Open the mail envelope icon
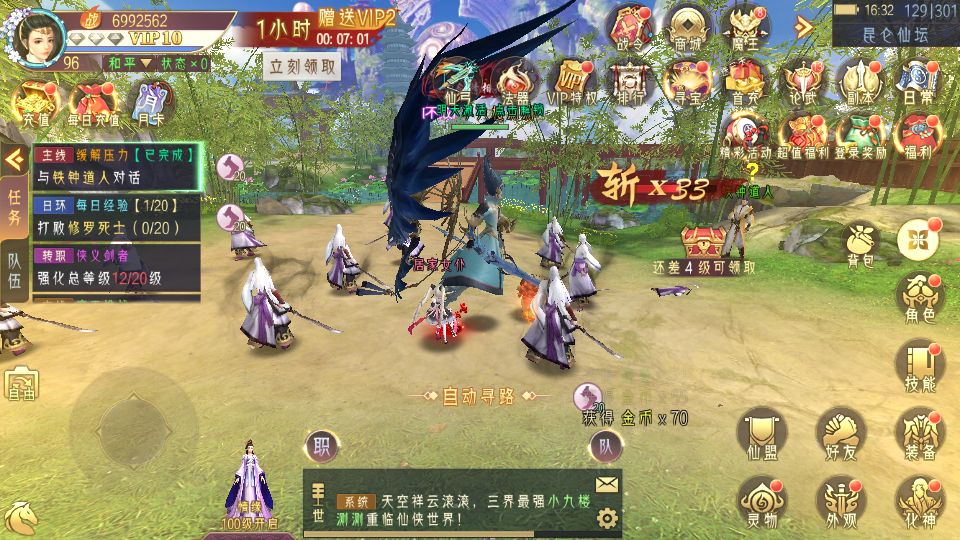Viewport: 960px width, 540px height. [606, 485]
